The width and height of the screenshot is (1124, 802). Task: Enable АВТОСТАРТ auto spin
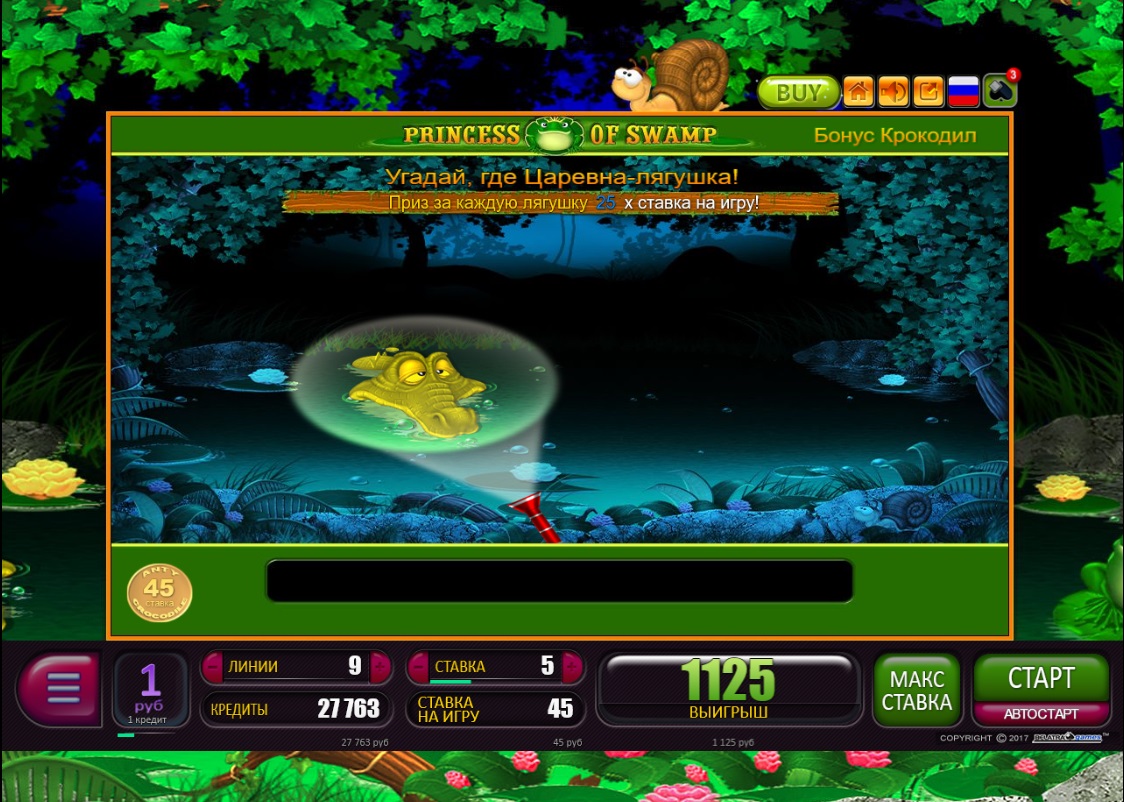click(x=1041, y=714)
